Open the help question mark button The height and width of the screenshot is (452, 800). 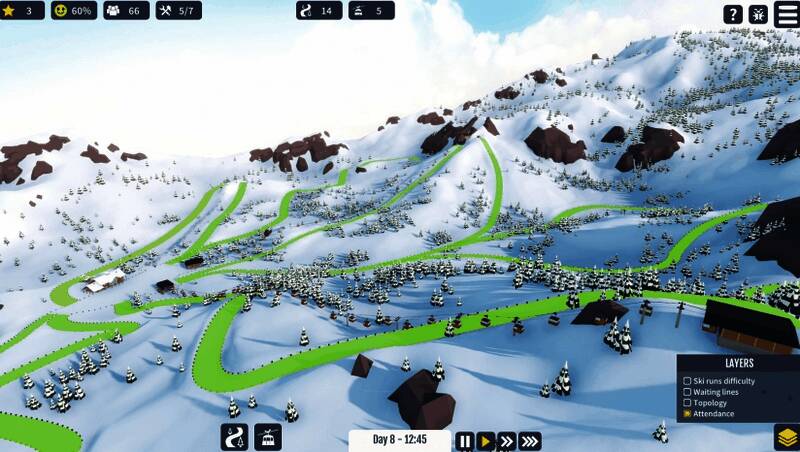pos(733,14)
